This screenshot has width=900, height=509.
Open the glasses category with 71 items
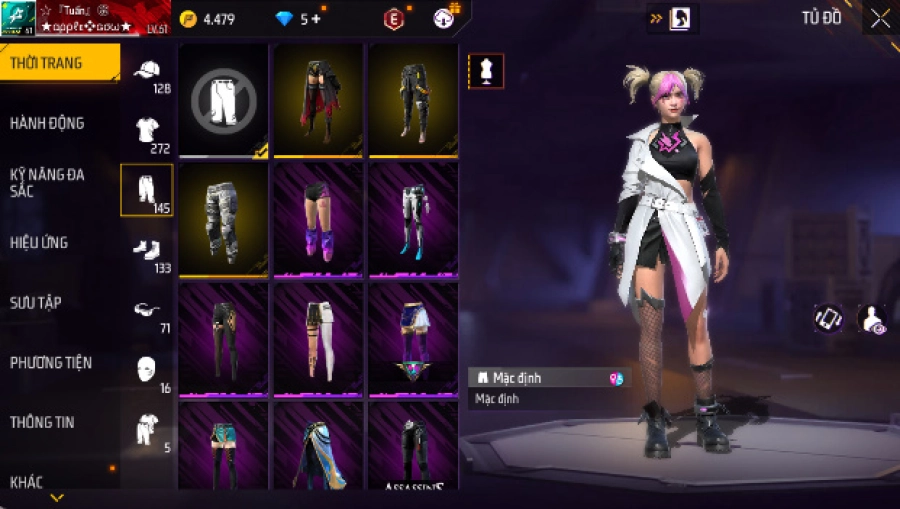point(147,310)
